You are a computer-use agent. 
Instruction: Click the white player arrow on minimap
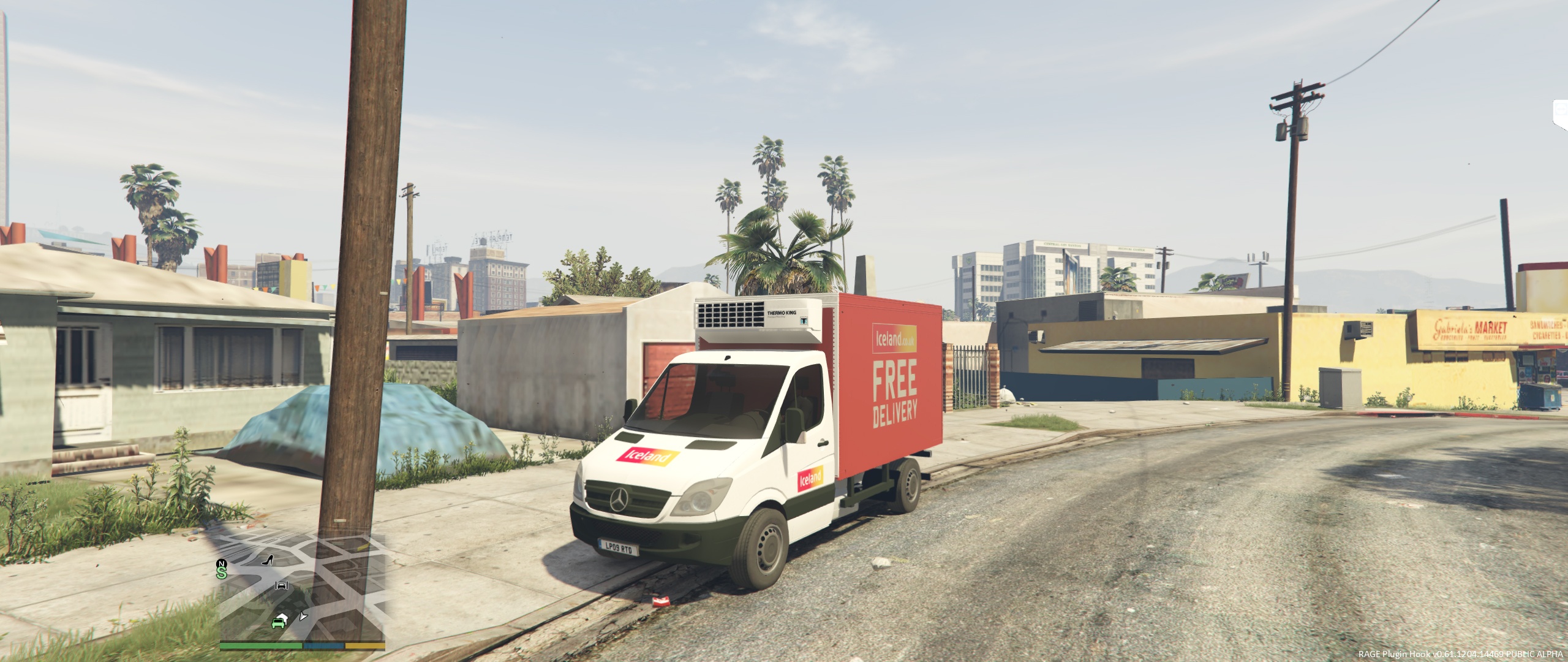pos(303,617)
